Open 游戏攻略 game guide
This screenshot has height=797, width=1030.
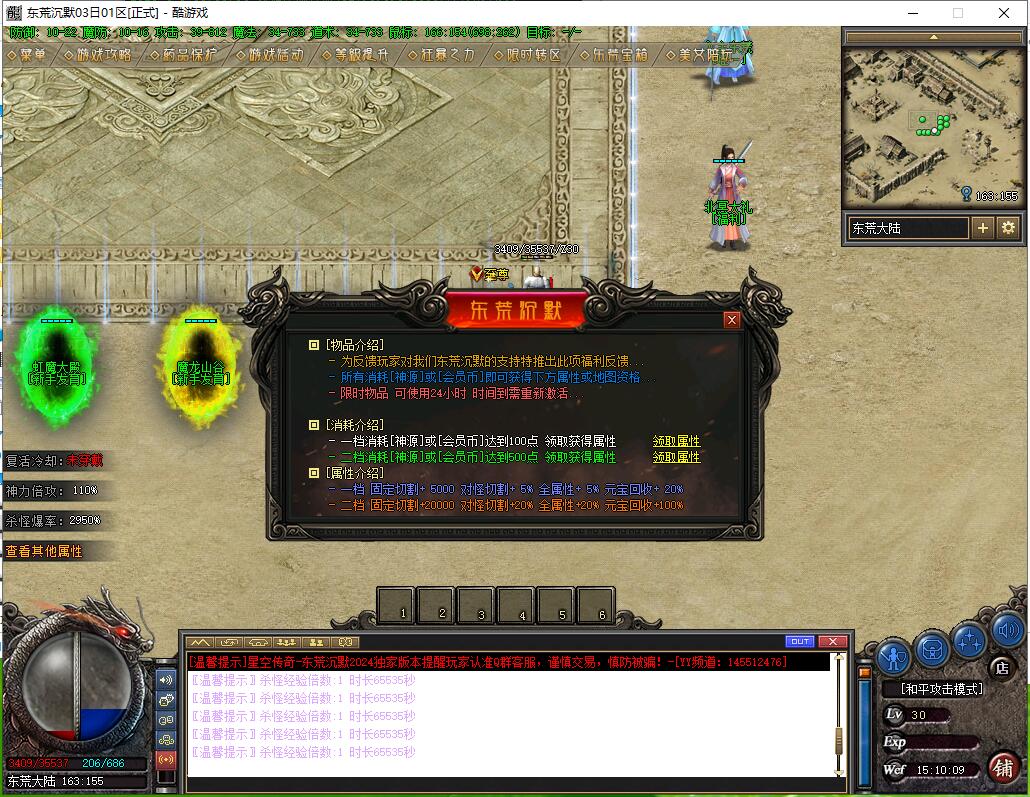(x=97, y=55)
